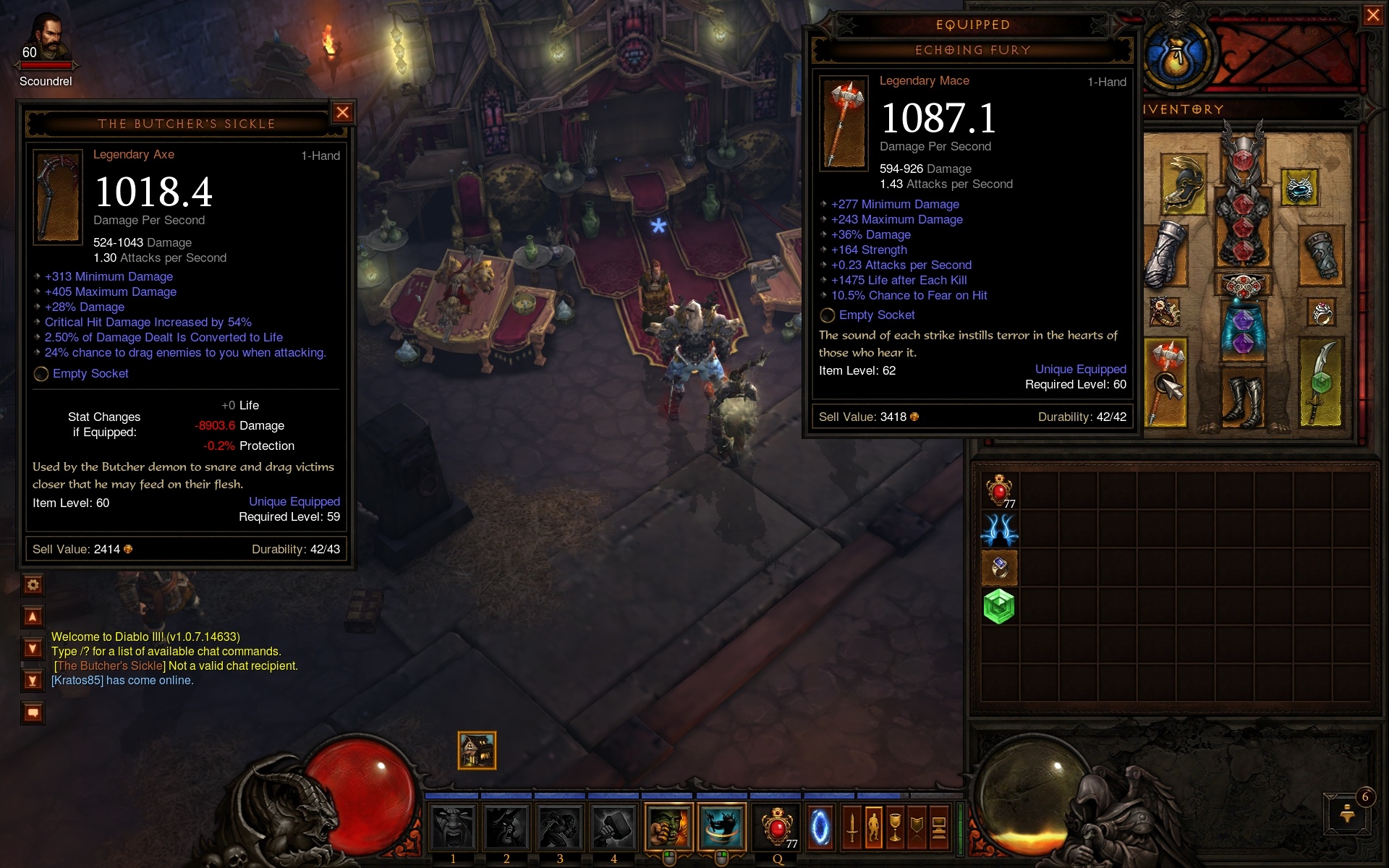Select the Scoundrel follower portrait
This screenshot has width=1389, height=868.
click(x=47, y=40)
